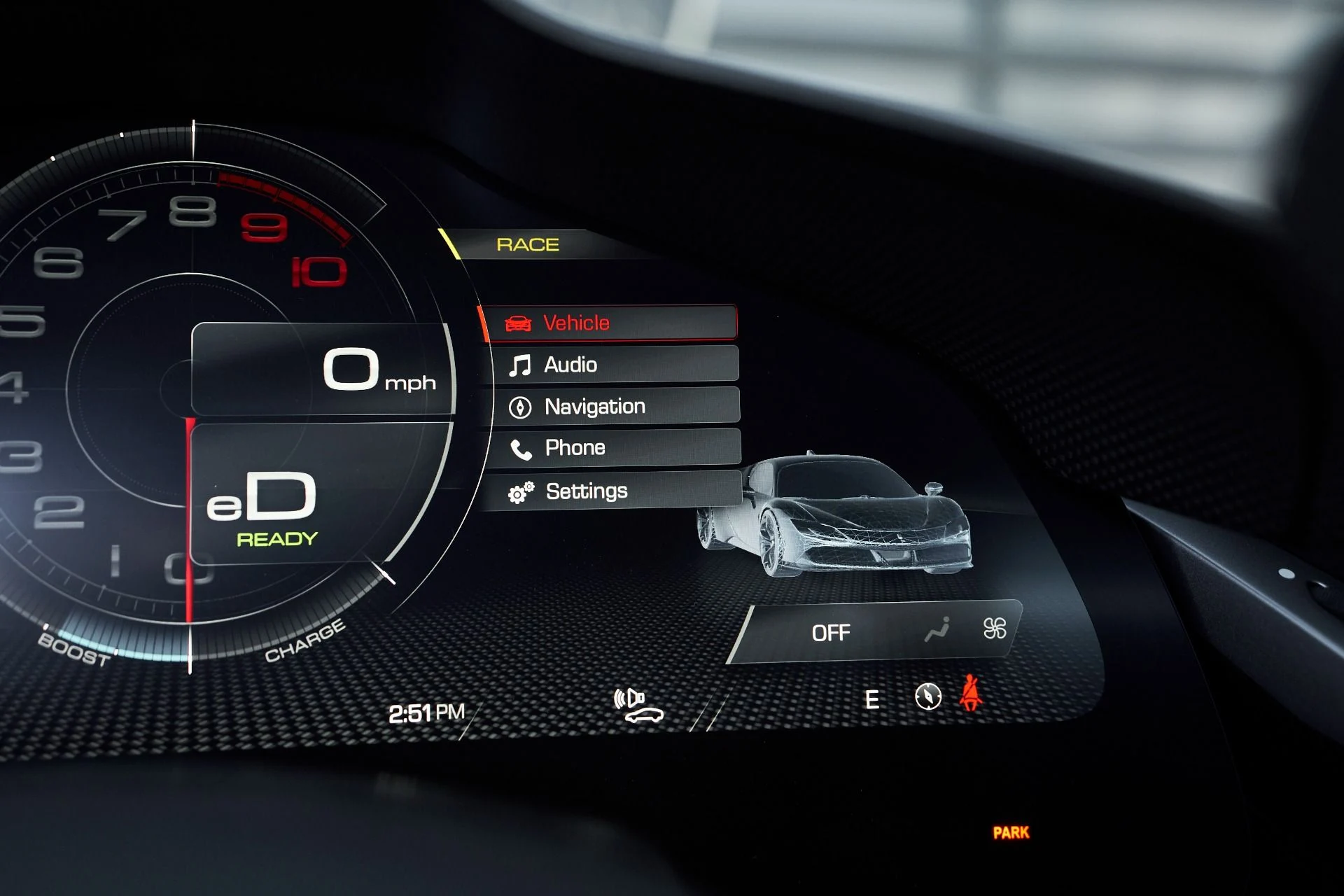Click the red seatbelt warning icon

click(x=970, y=693)
